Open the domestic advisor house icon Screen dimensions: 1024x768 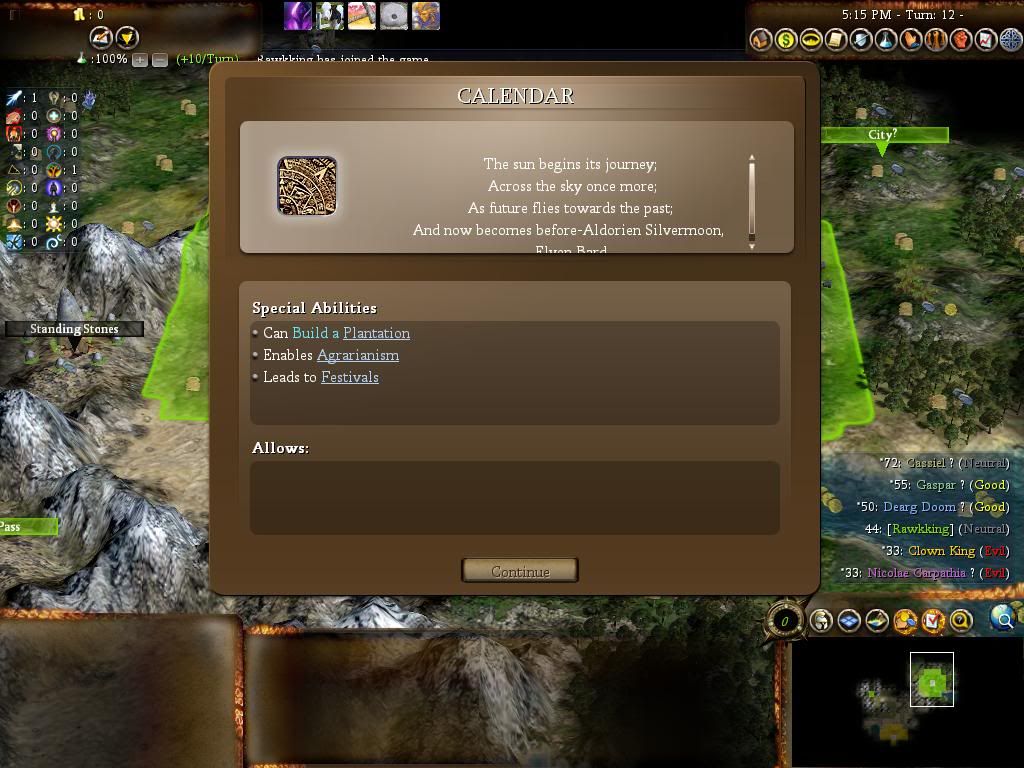(761, 40)
